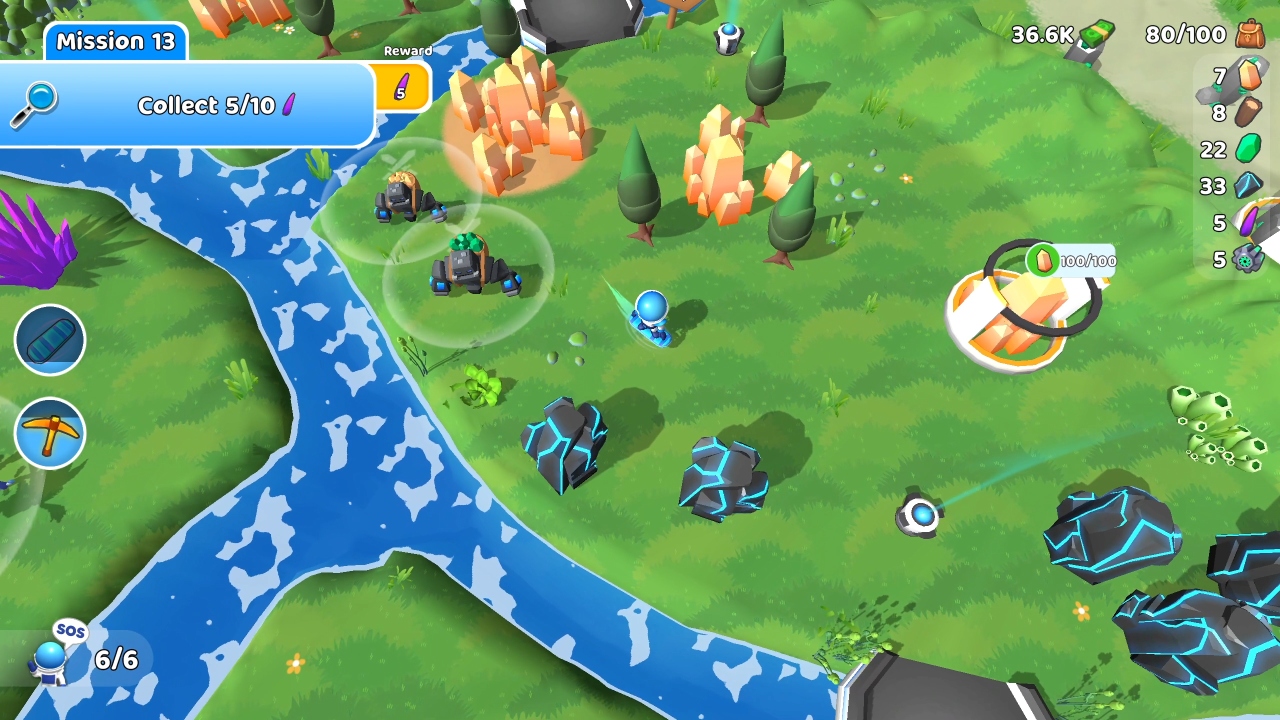Click the green gem icon showing 22
This screenshot has height=720, width=1280.
1250,149
